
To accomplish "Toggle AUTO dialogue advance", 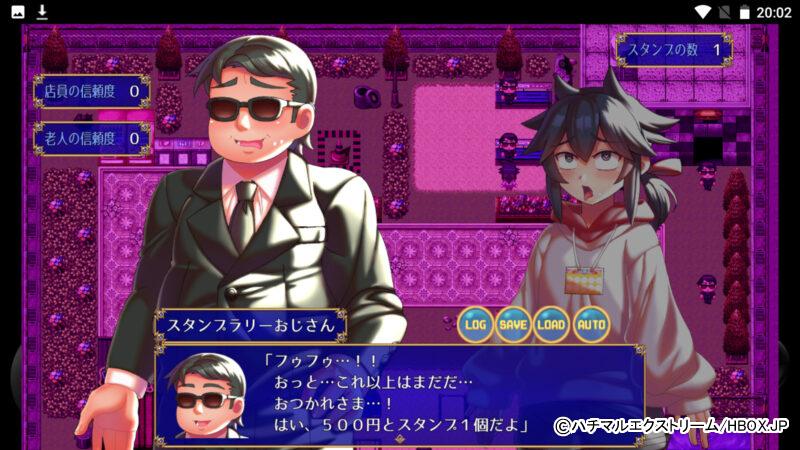I will pos(591,324).
